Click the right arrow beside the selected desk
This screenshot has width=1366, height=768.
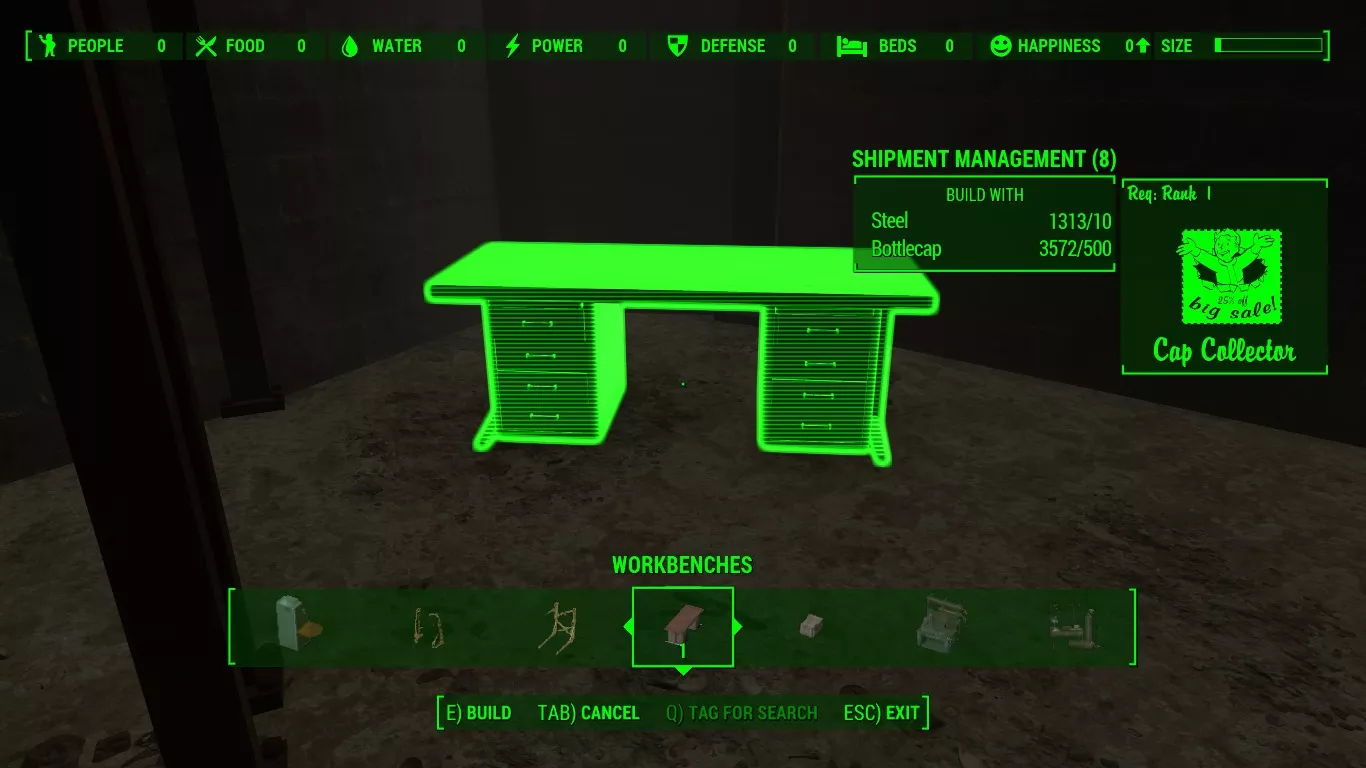(x=738, y=627)
